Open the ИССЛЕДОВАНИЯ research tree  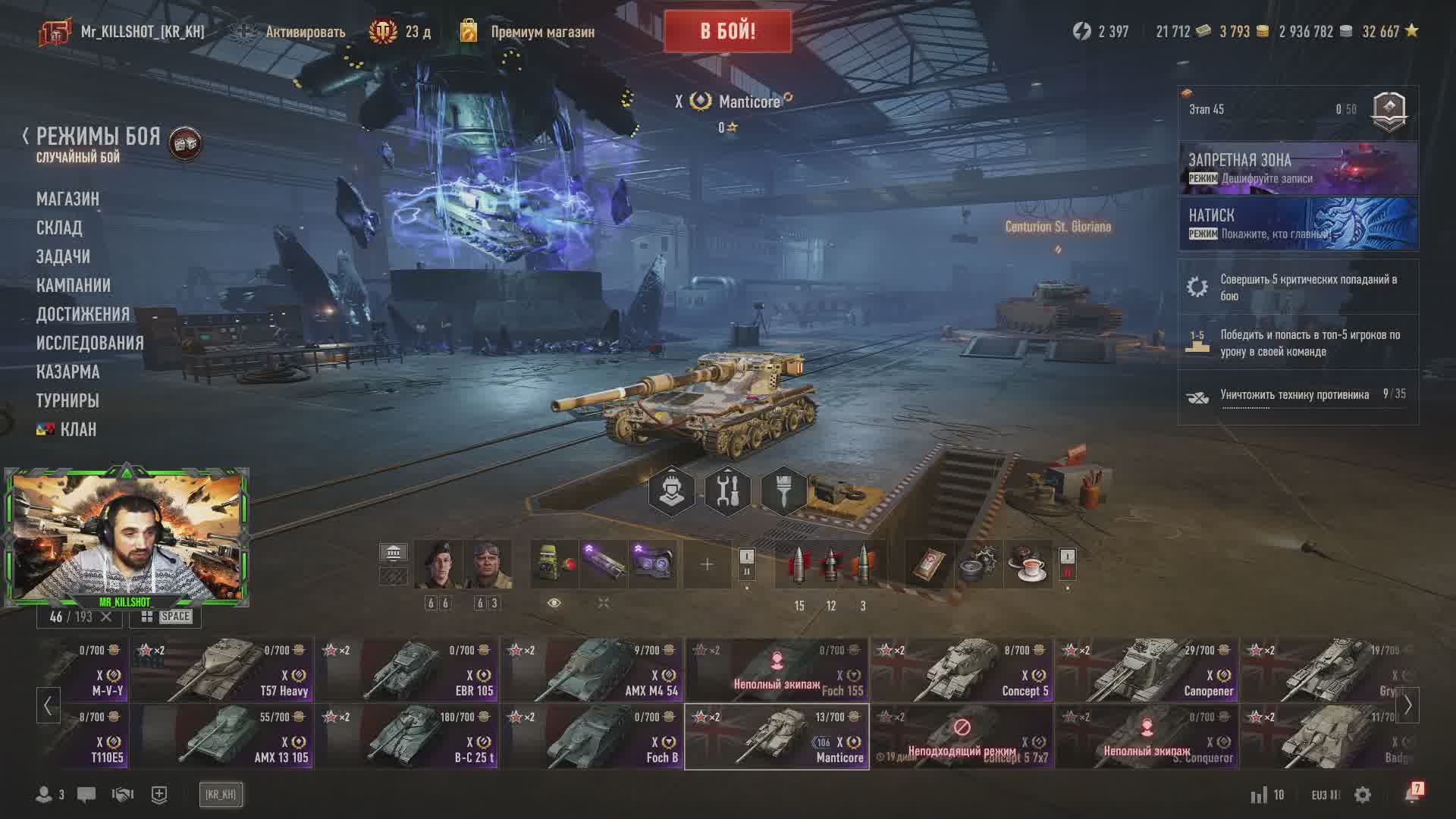tap(89, 343)
